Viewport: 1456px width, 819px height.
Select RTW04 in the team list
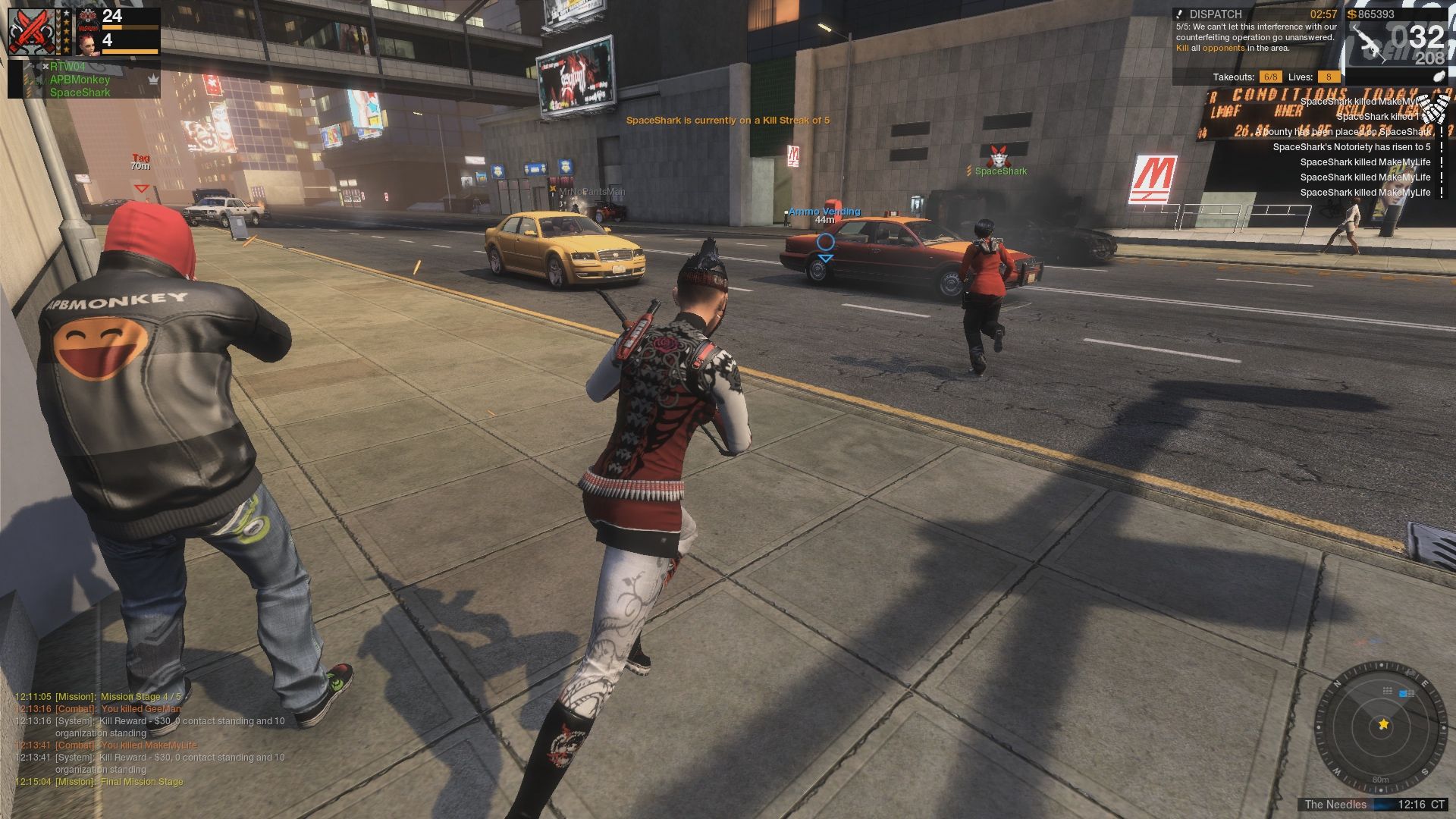click(68, 67)
